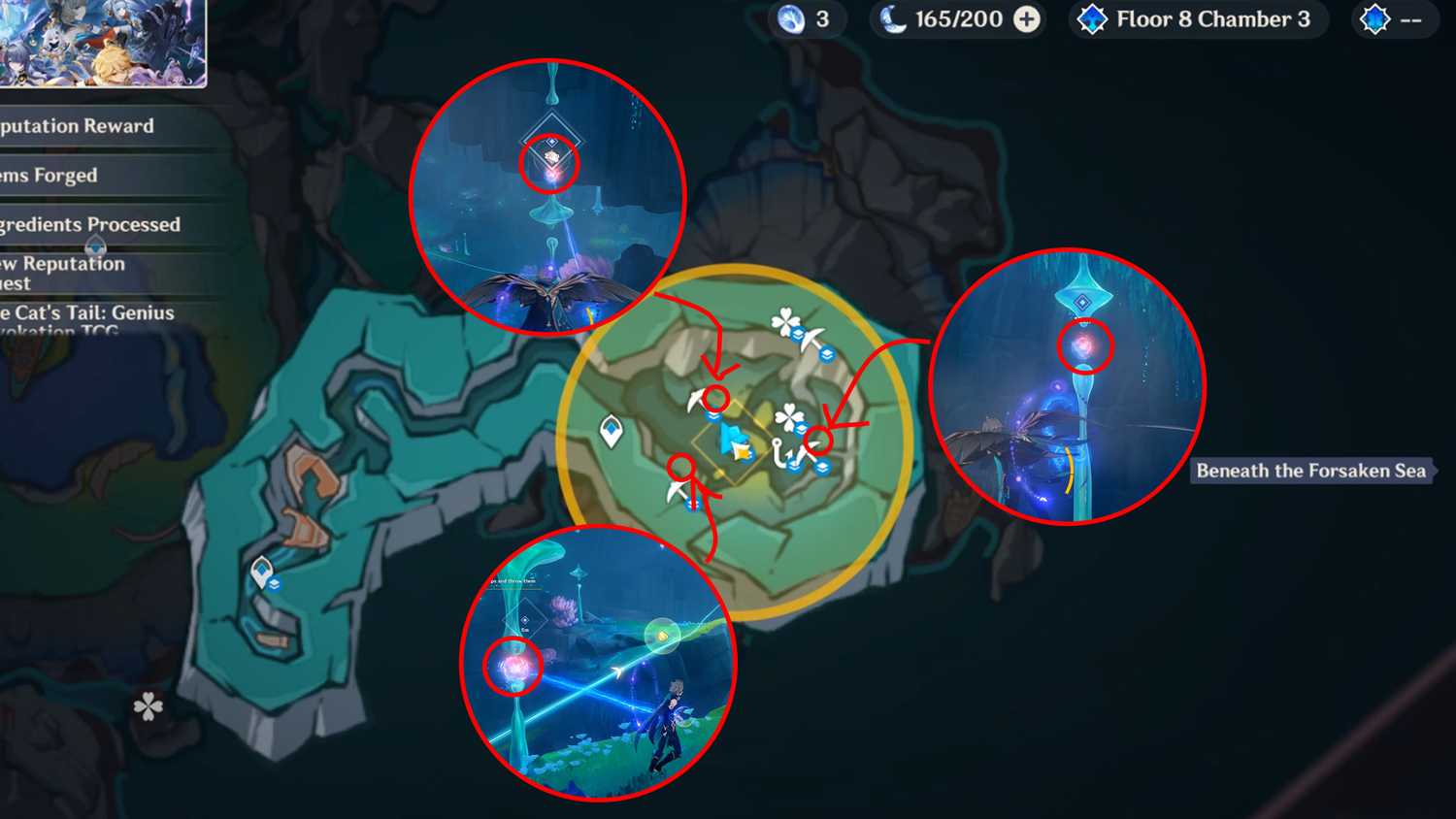1456x819 pixels.
Task: Click the plus to replenish Original Resin
Action: tap(1027, 18)
